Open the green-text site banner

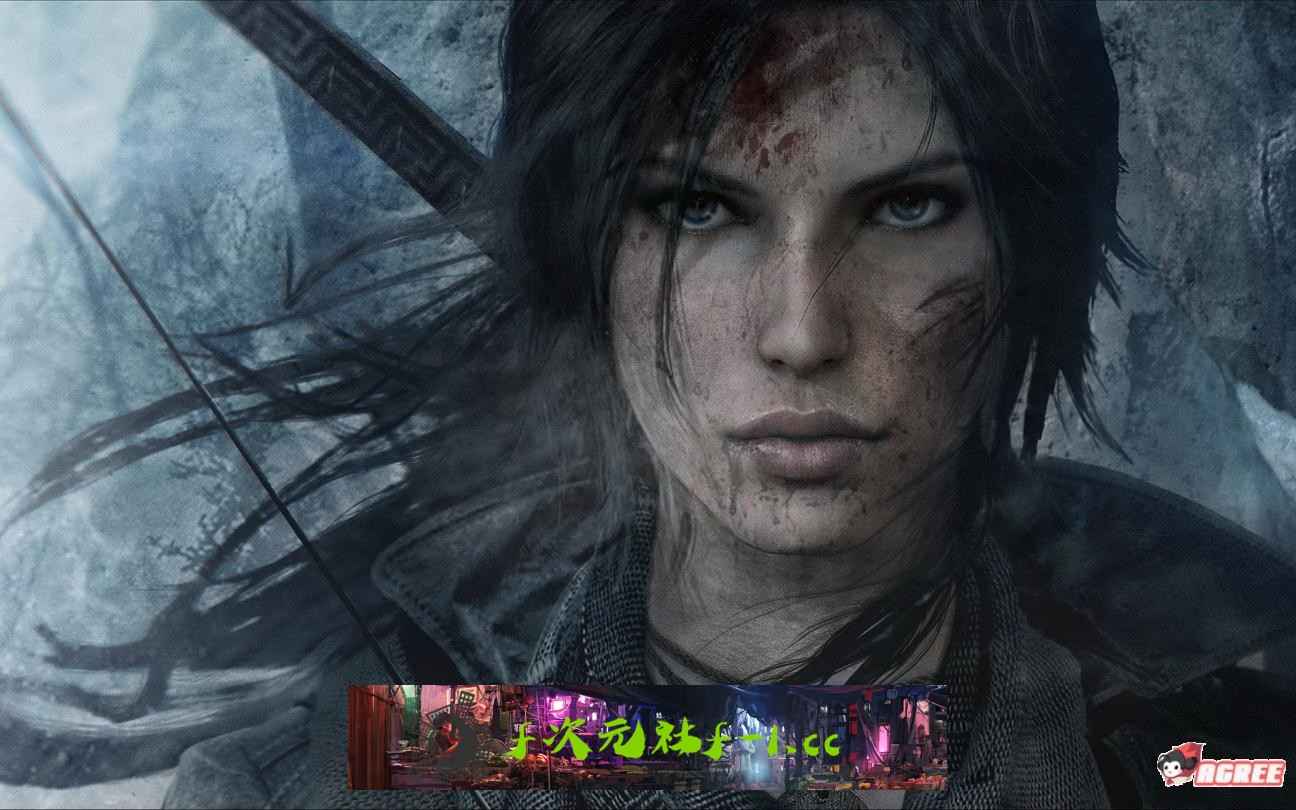647,737
